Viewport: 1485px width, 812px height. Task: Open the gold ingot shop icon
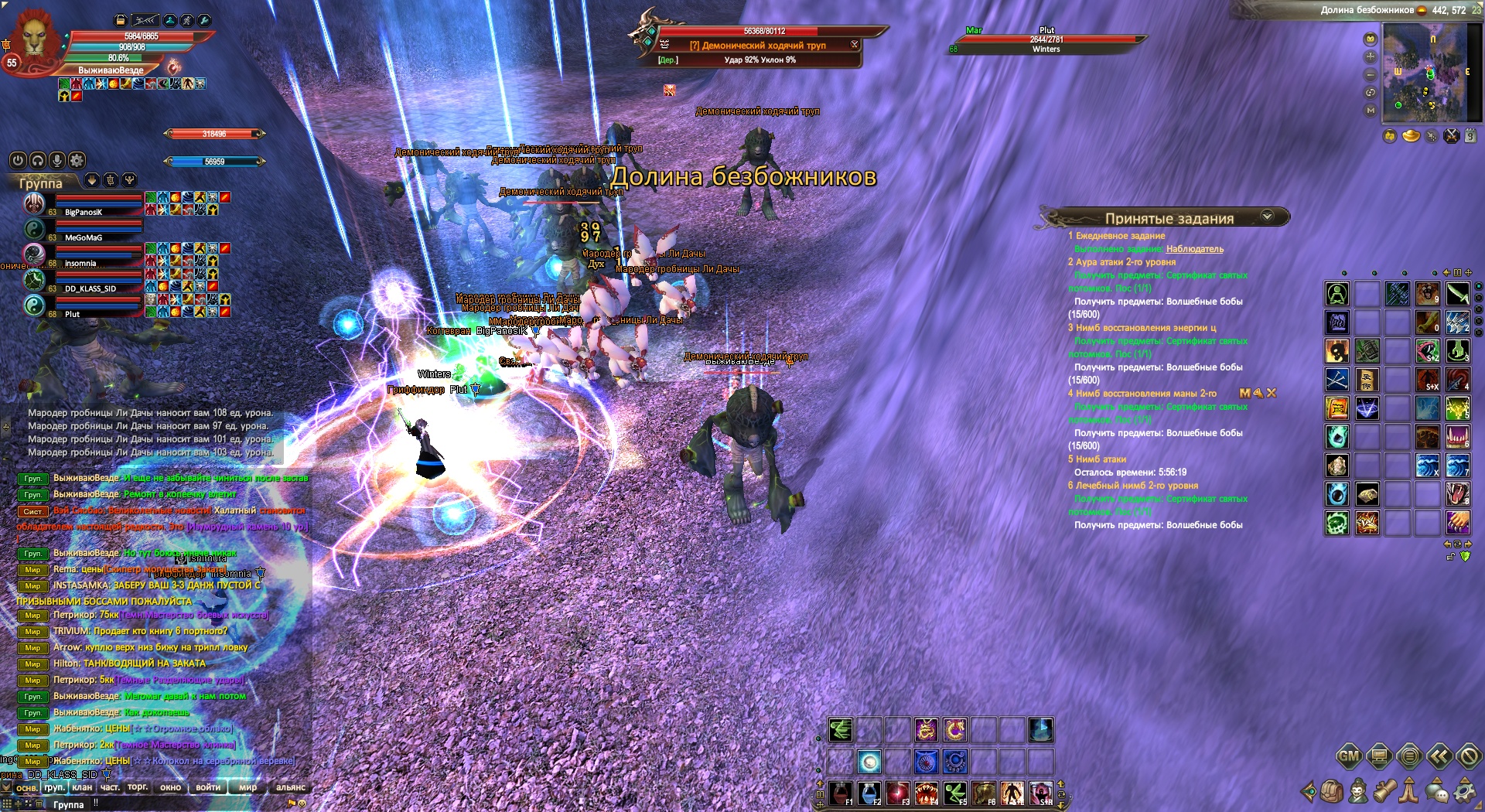[x=1411, y=136]
